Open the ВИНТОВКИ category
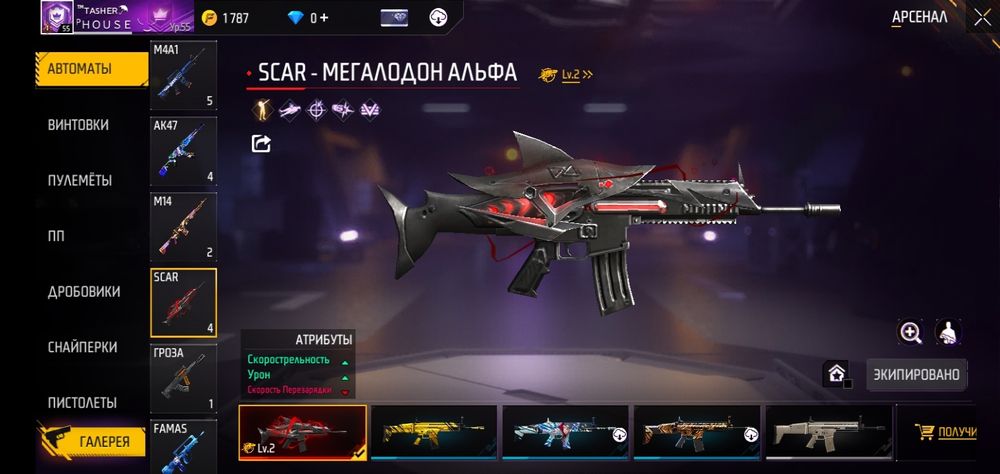1000x474 pixels. (79, 125)
